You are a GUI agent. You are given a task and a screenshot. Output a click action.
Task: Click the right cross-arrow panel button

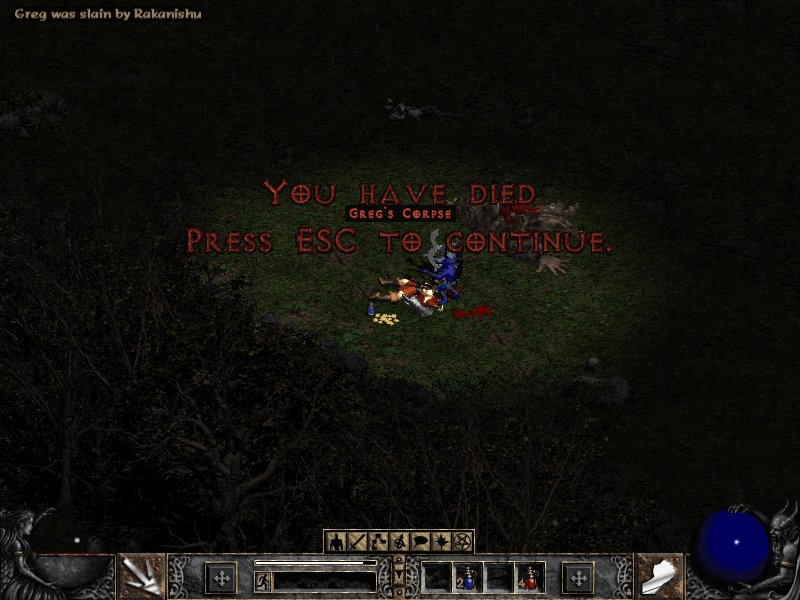[x=578, y=577]
